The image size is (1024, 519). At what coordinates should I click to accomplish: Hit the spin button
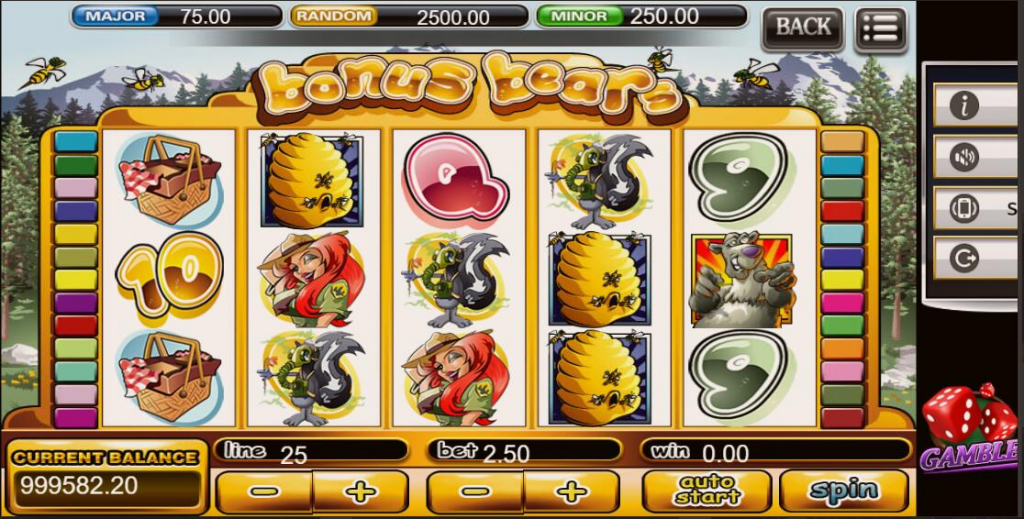point(843,491)
